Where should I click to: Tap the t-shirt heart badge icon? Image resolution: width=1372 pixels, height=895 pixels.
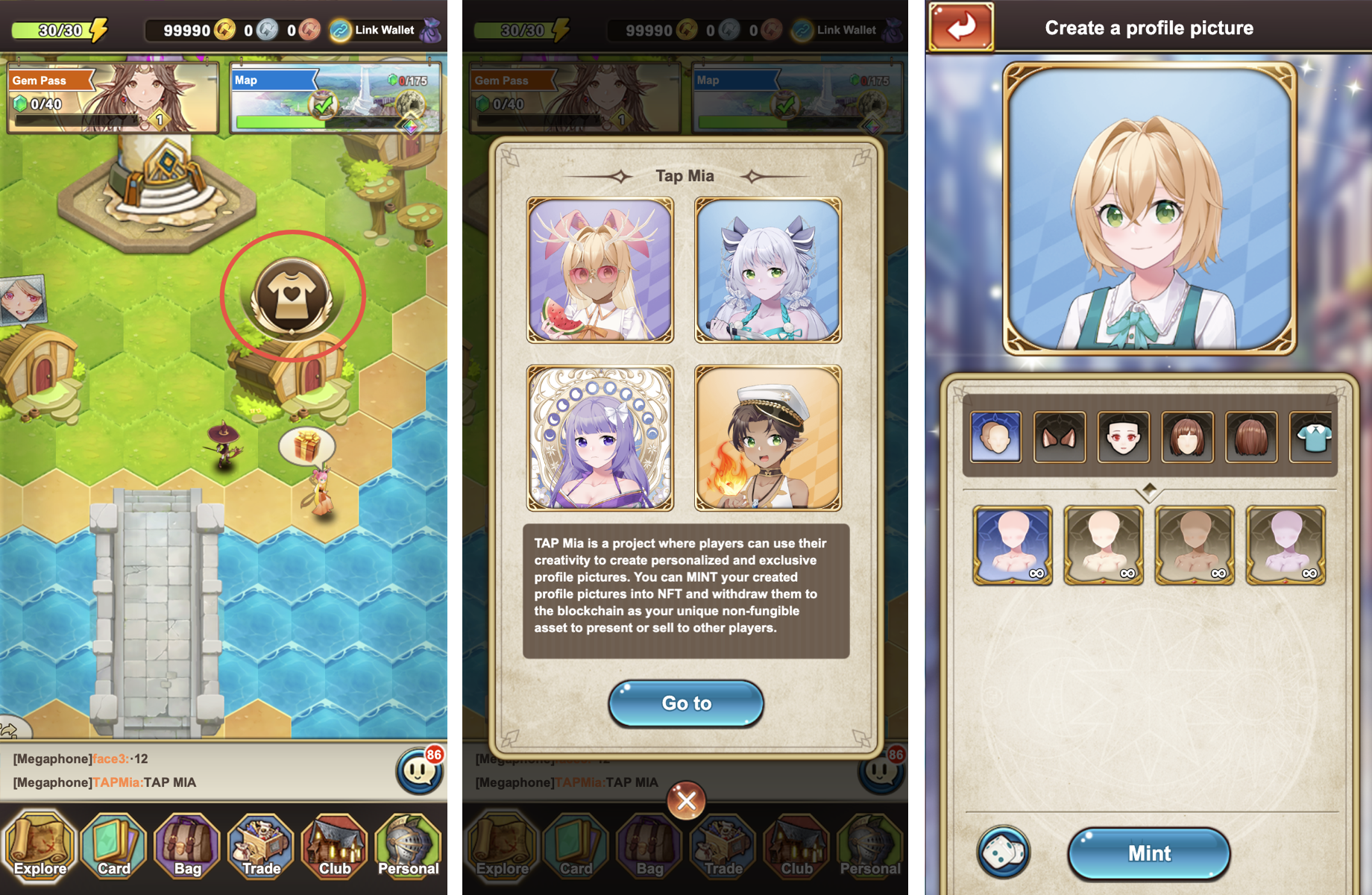pos(292,296)
